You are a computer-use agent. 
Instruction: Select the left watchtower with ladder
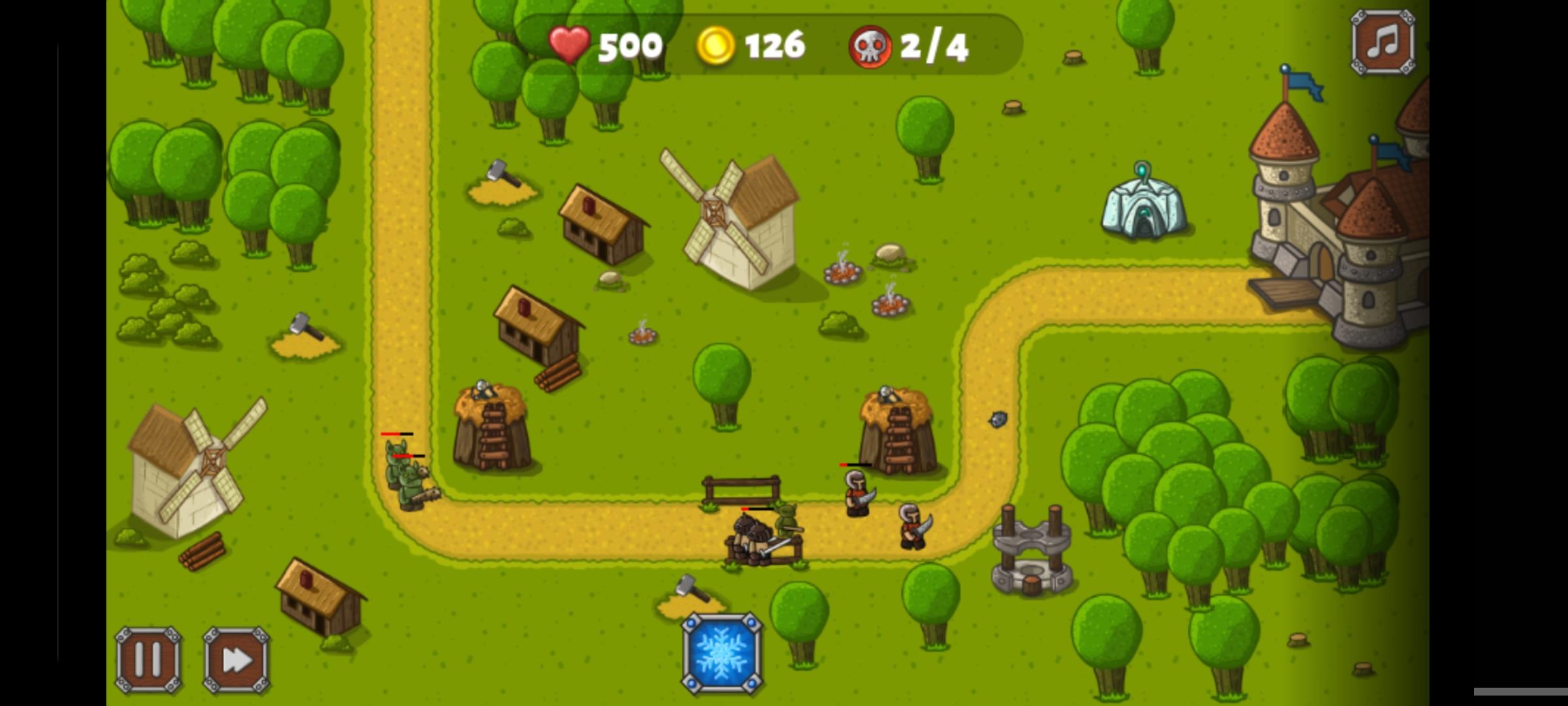coord(490,431)
